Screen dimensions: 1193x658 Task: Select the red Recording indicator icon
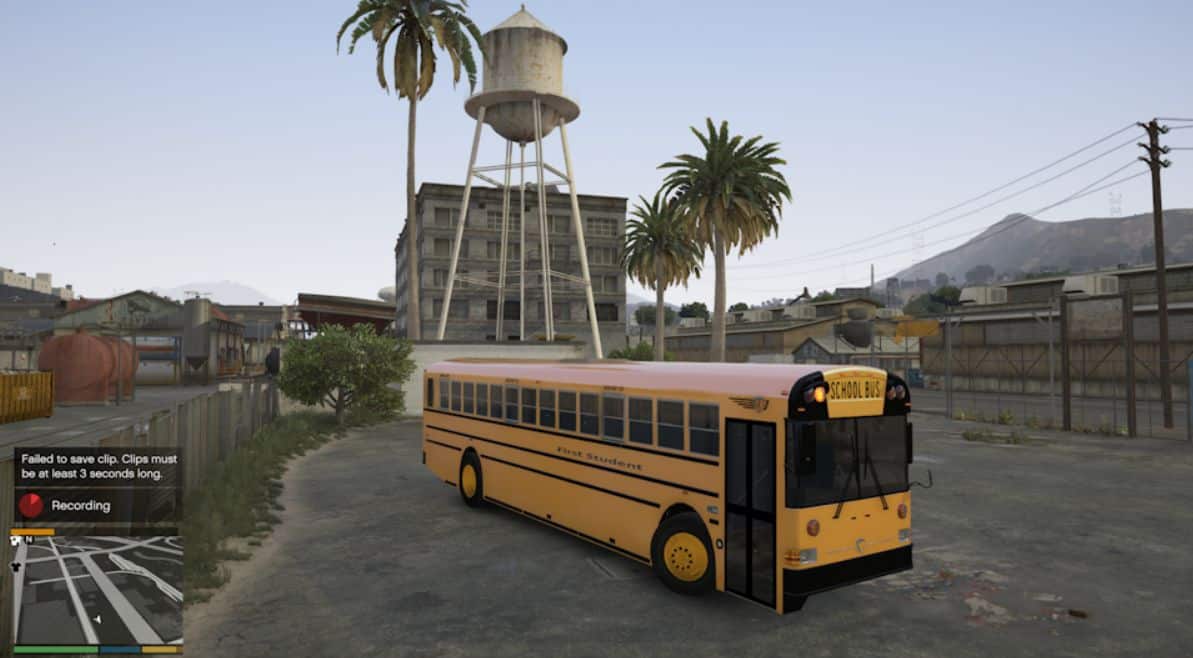coord(31,505)
